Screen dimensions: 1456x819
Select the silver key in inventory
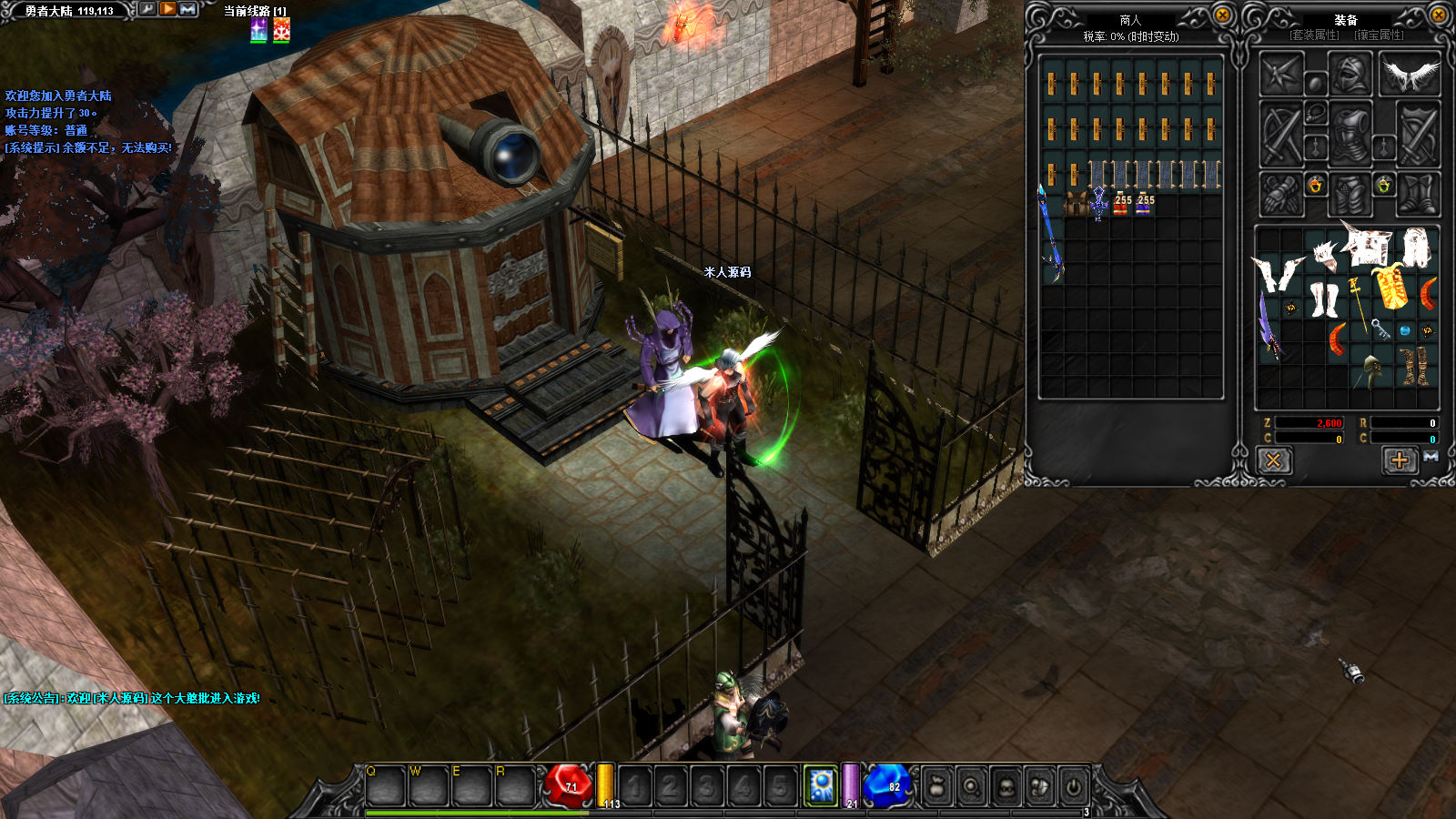pos(1380,329)
